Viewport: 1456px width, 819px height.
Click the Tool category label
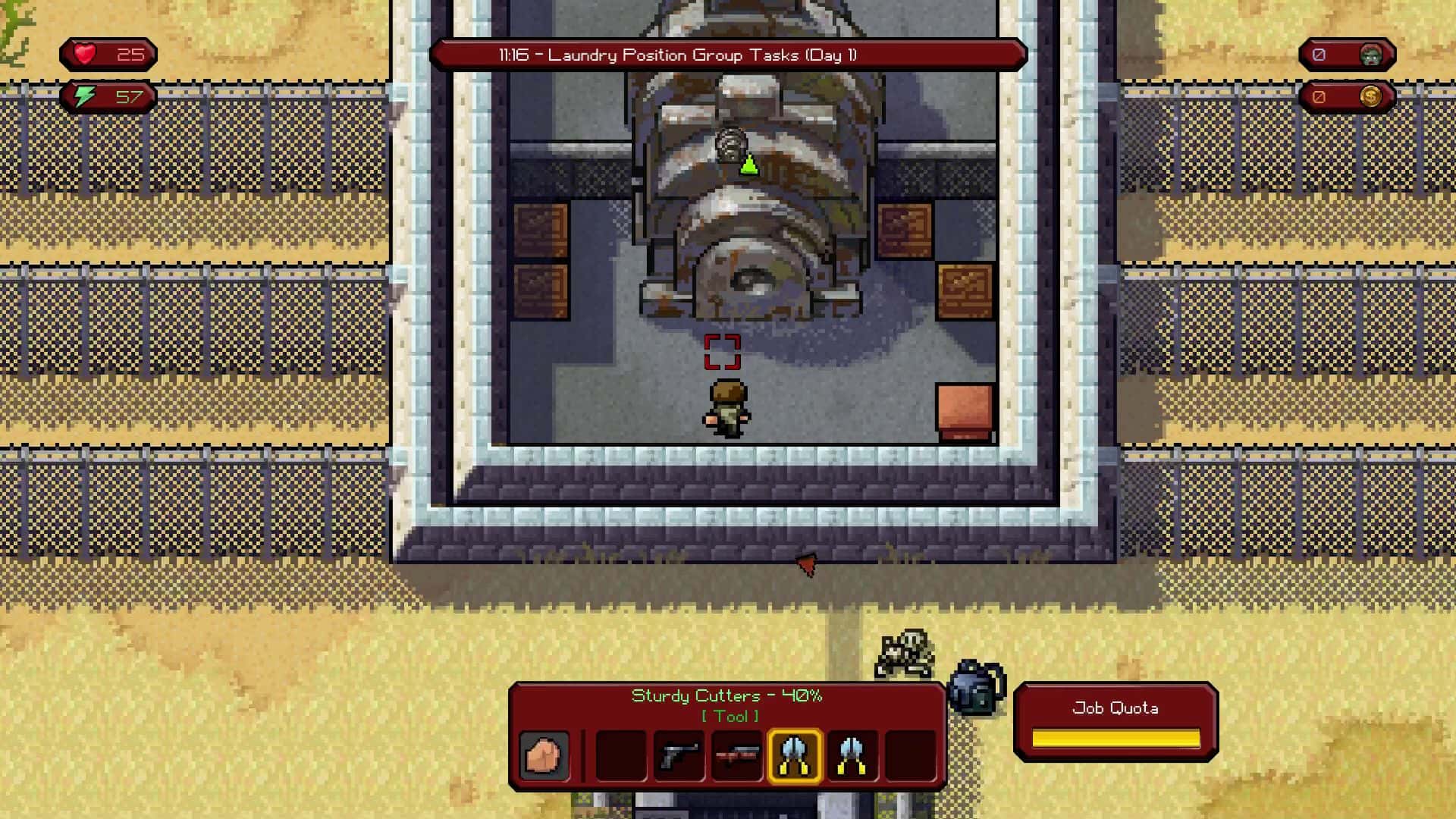[x=730, y=715]
